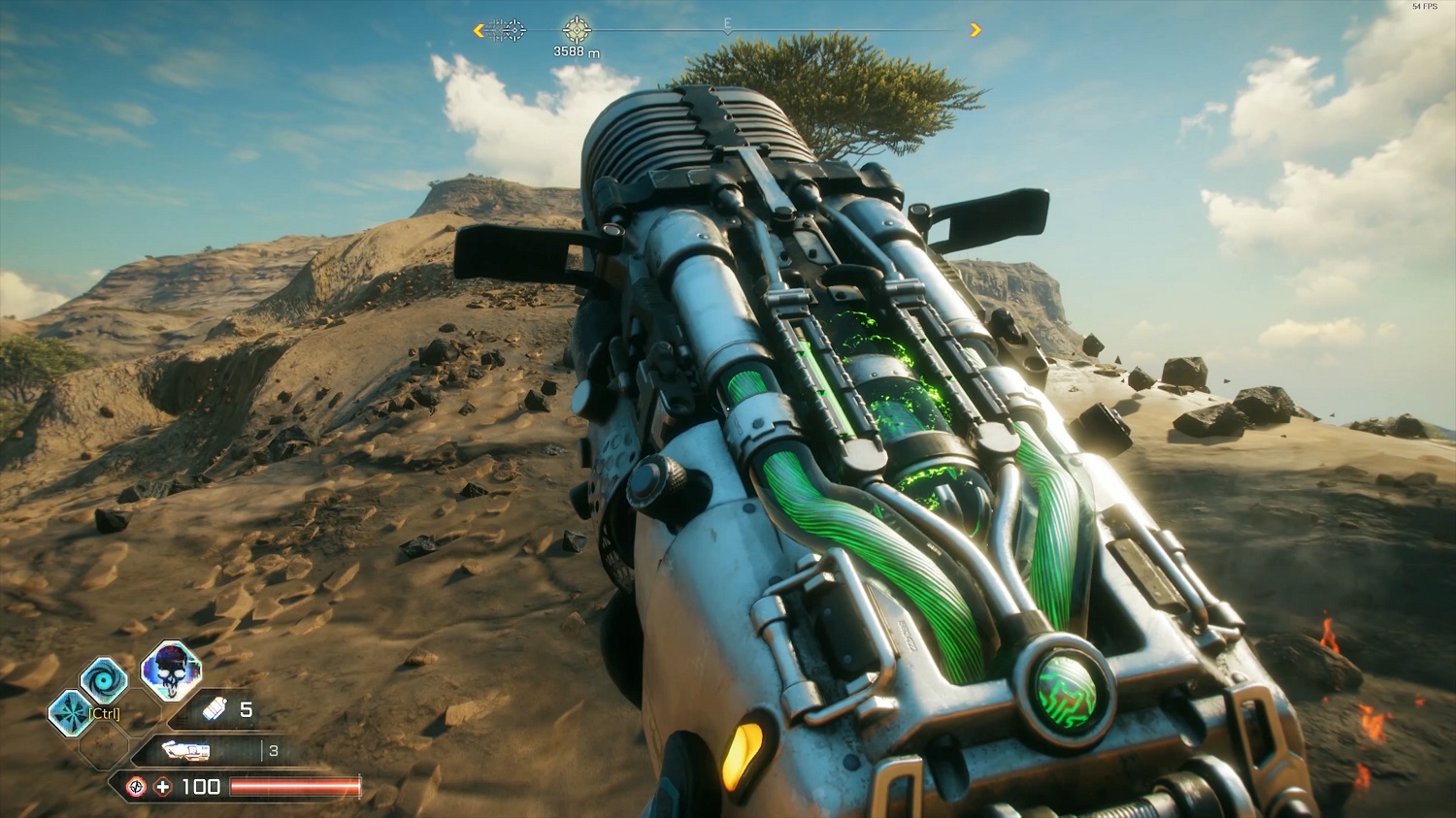
Task: Select the dim waypoint marker on the compass
Action: click(506, 30)
